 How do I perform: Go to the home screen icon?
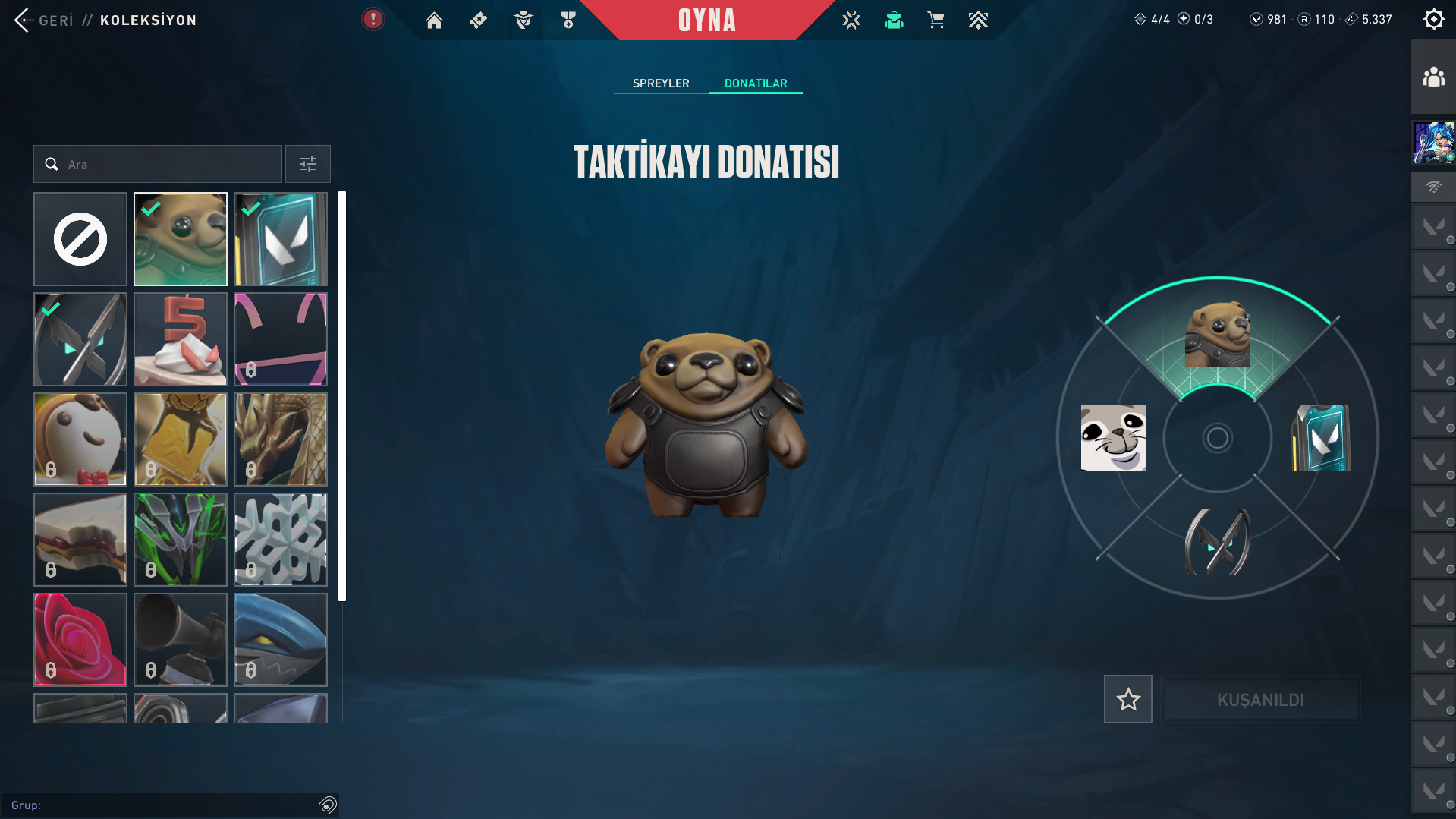pyautogui.click(x=434, y=20)
